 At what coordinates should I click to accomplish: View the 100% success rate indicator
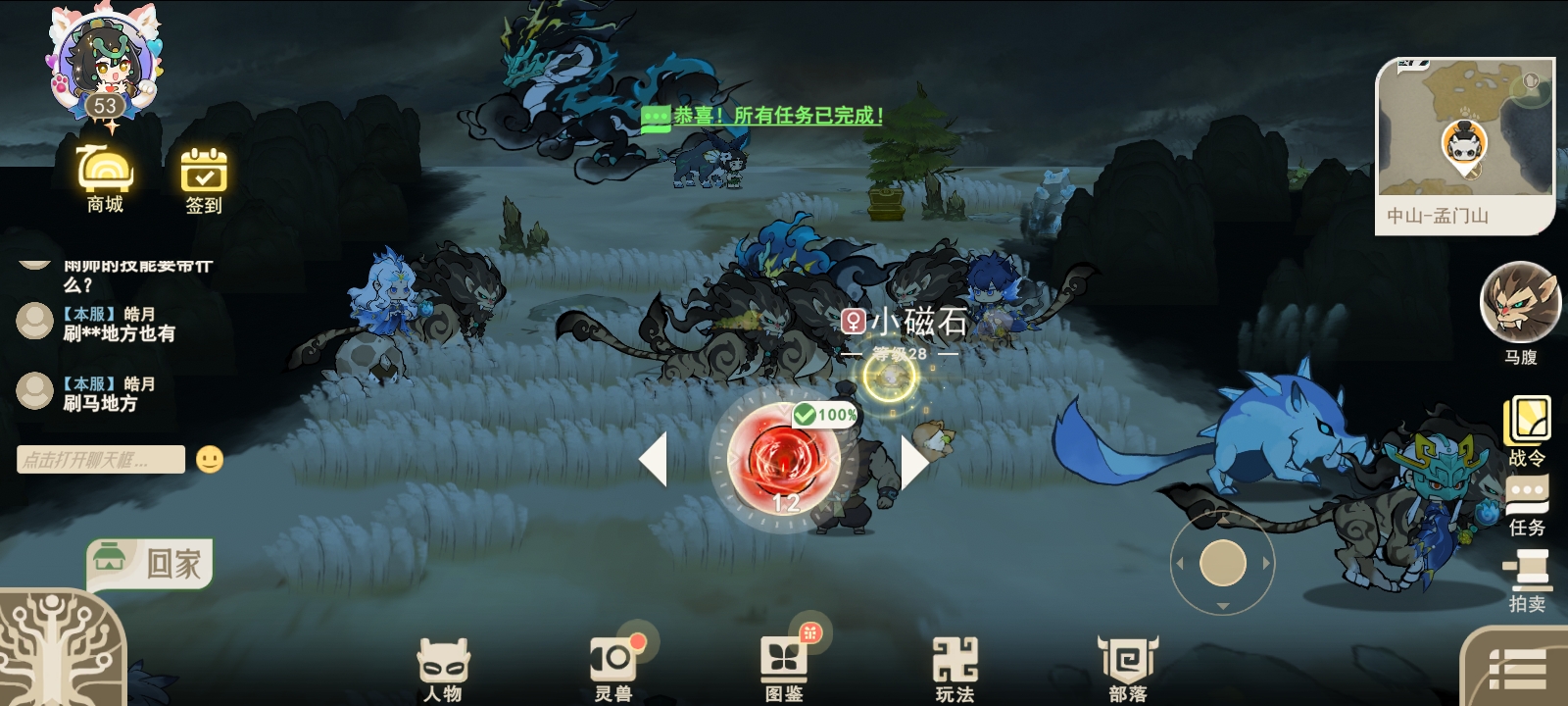[x=824, y=416]
